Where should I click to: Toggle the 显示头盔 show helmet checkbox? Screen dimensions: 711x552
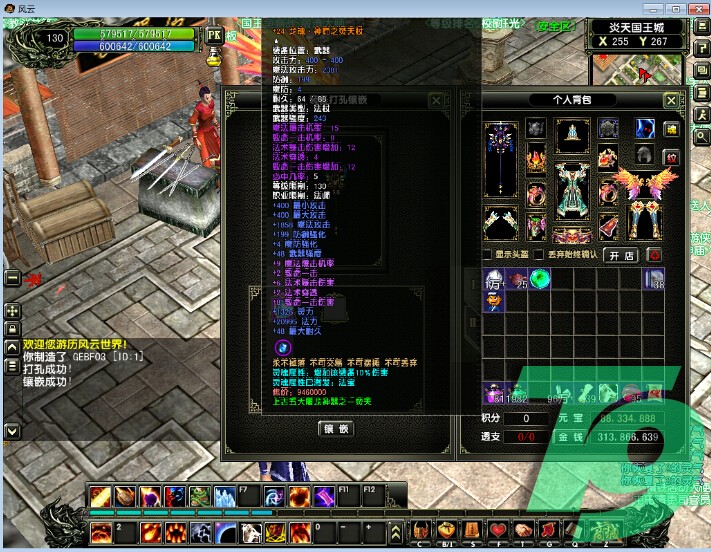487,255
